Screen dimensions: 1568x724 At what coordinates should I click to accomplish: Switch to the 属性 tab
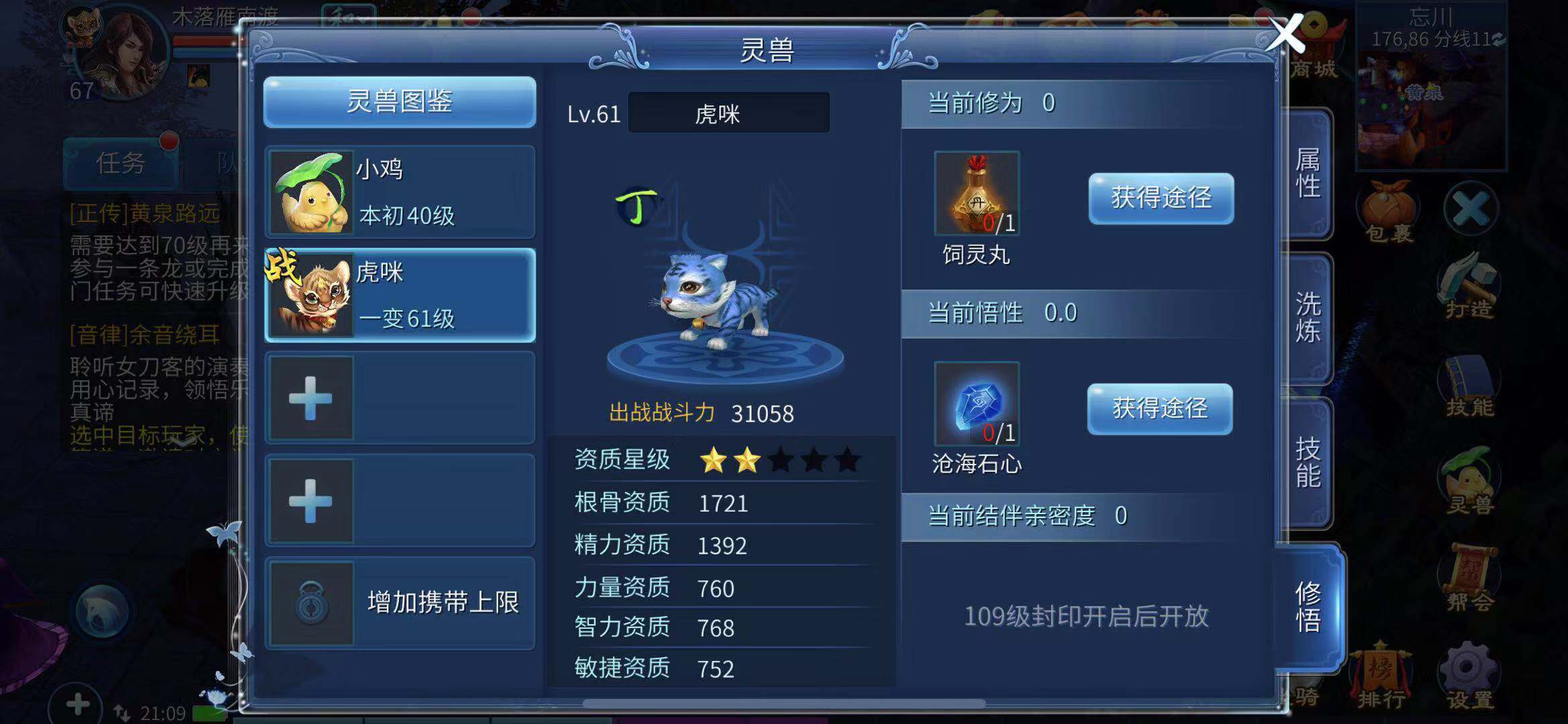coord(1307,174)
